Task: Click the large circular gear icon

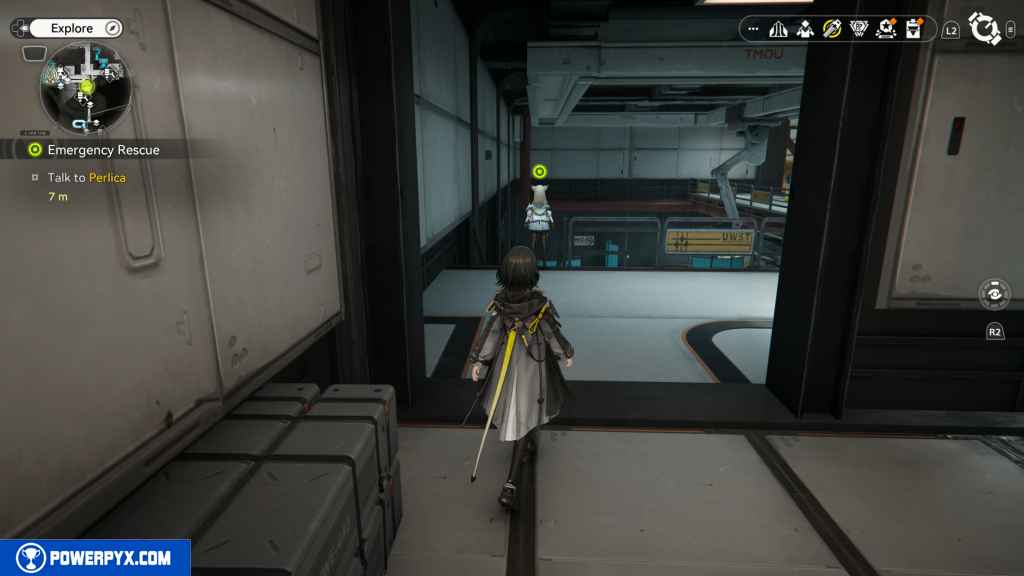Action: click(985, 29)
